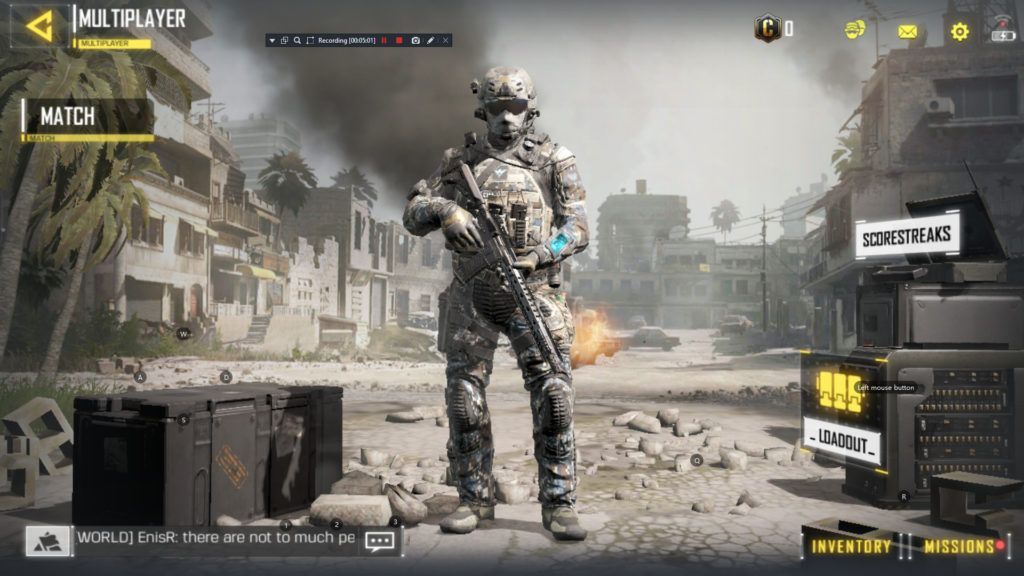Open the friends list icon
This screenshot has height=576, width=1024.
tap(855, 30)
